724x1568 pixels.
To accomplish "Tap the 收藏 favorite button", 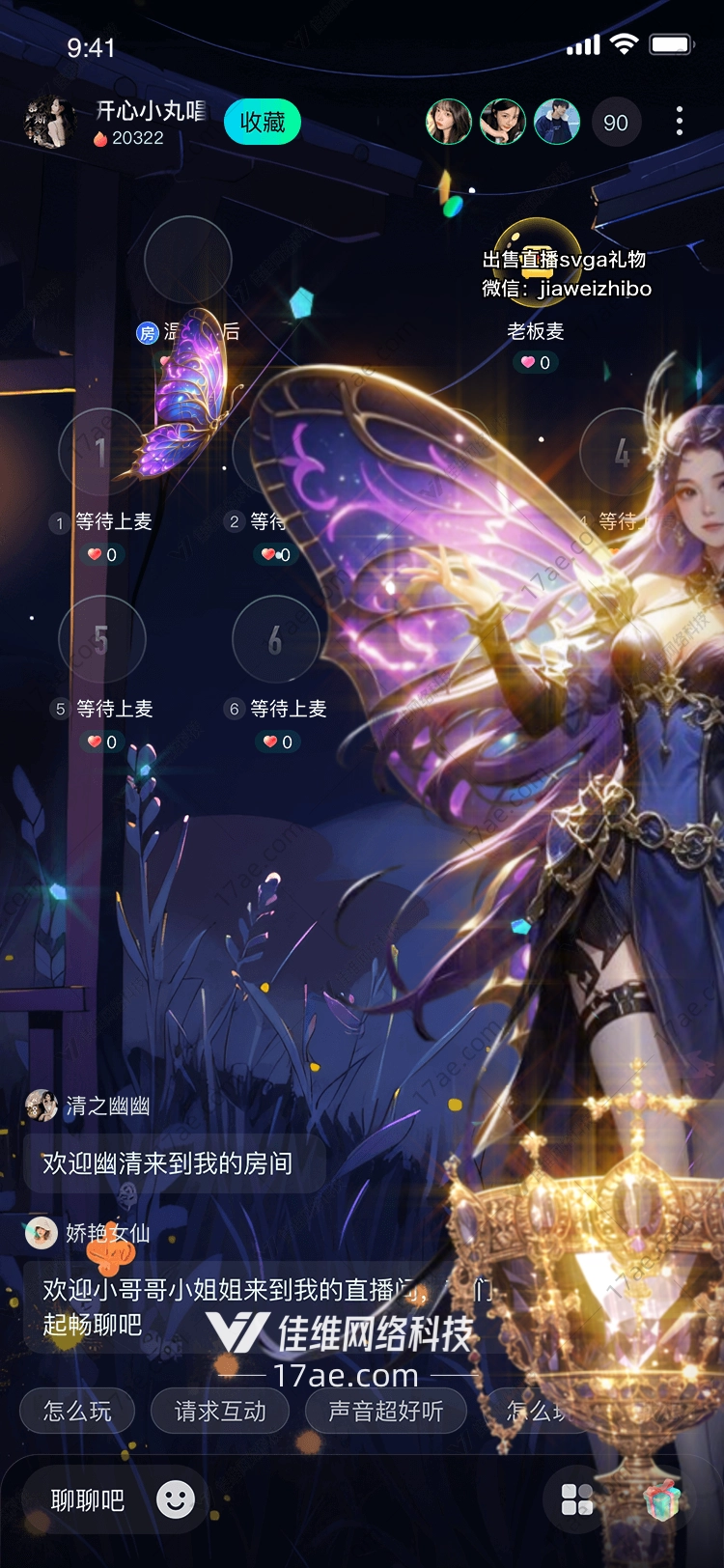I will [262, 123].
